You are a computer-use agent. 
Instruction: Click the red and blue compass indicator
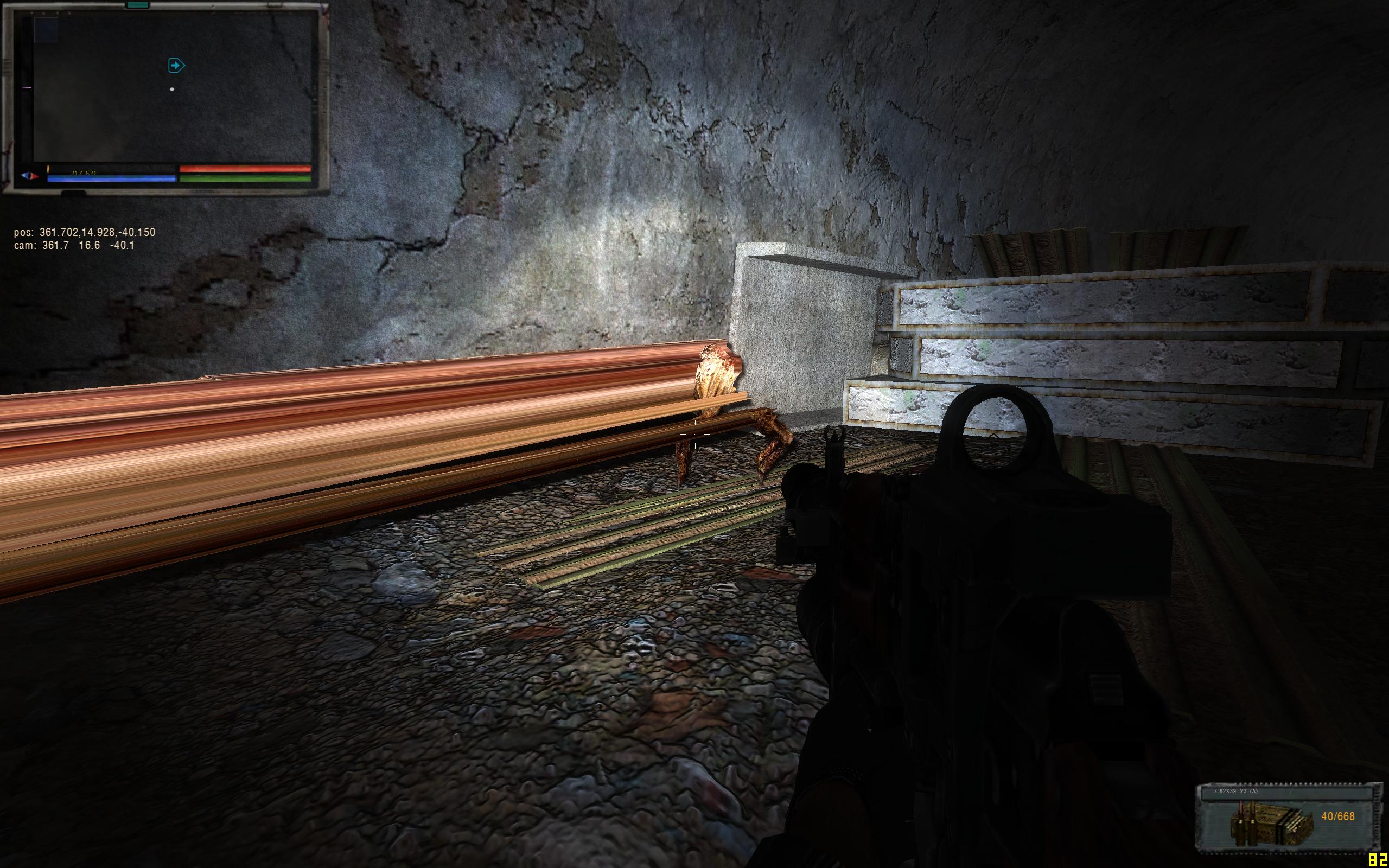(x=30, y=176)
